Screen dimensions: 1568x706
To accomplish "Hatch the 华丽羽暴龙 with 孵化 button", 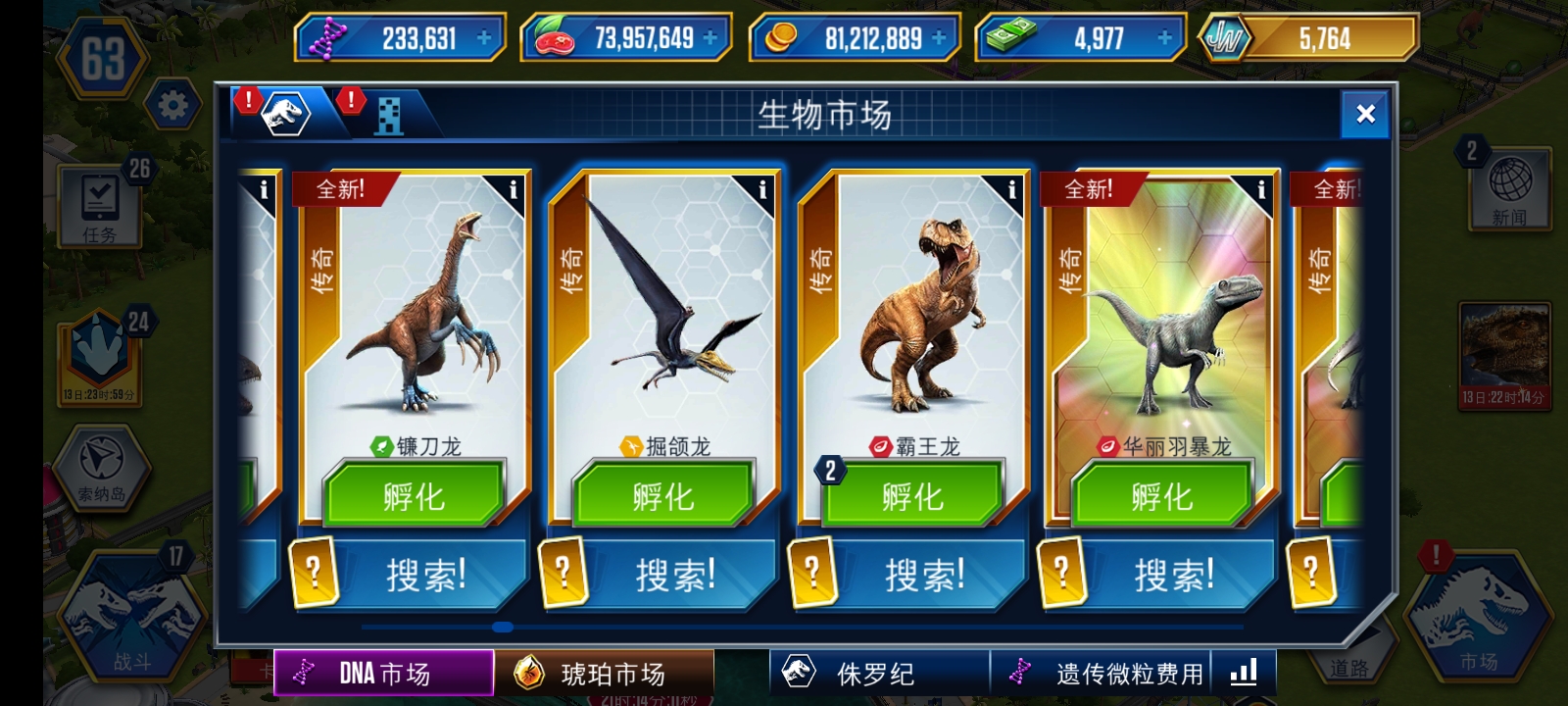I will point(1161,496).
